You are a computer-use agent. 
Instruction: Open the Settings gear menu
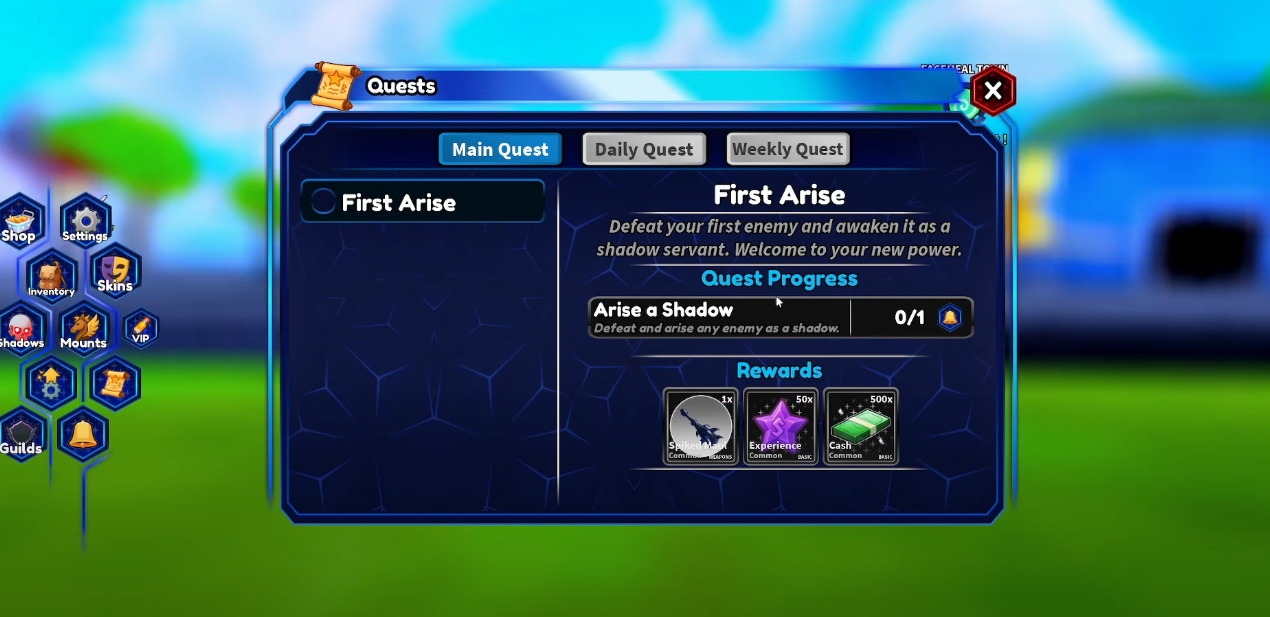[85, 221]
